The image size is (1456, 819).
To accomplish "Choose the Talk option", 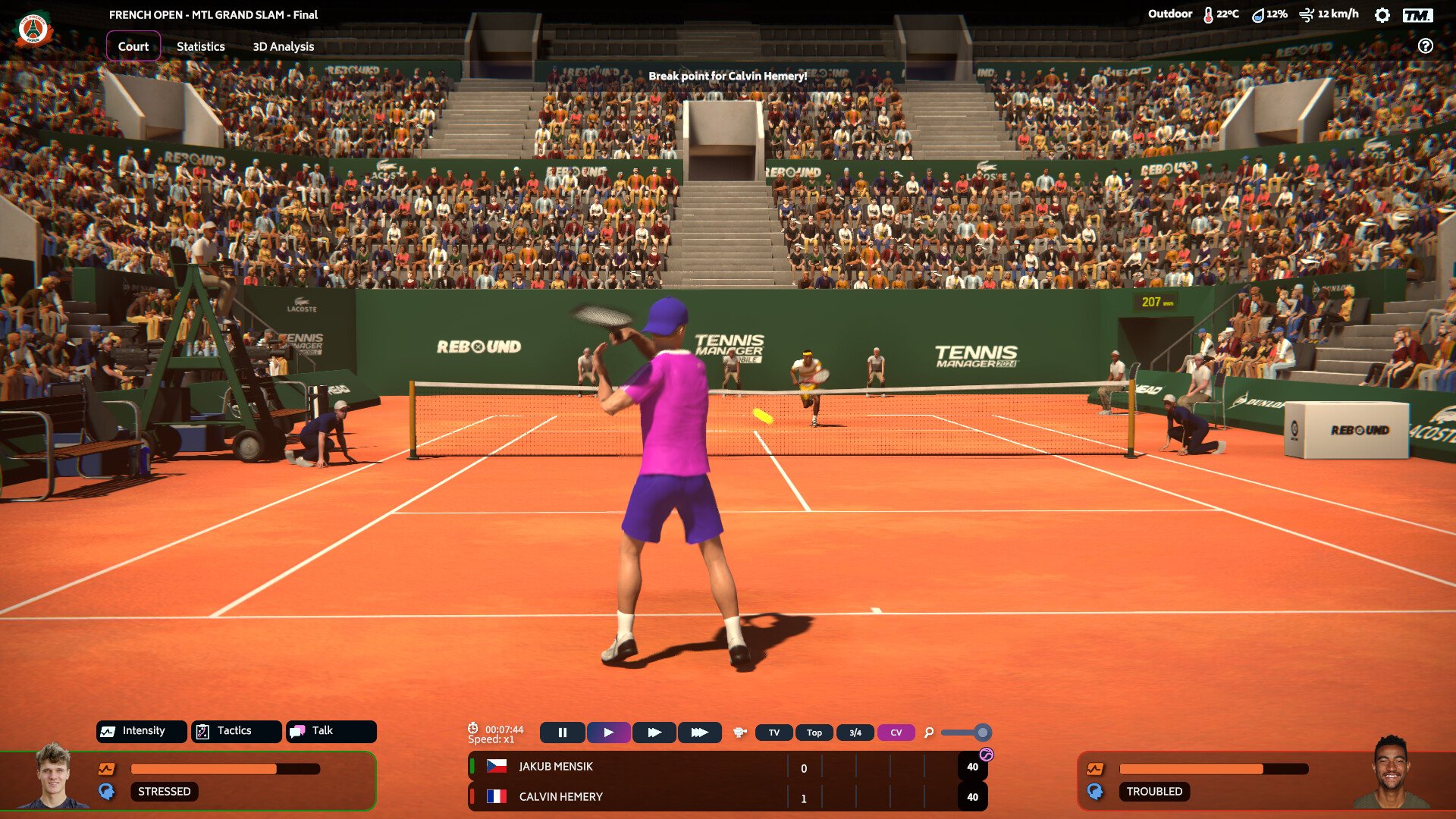I will [x=331, y=731].
